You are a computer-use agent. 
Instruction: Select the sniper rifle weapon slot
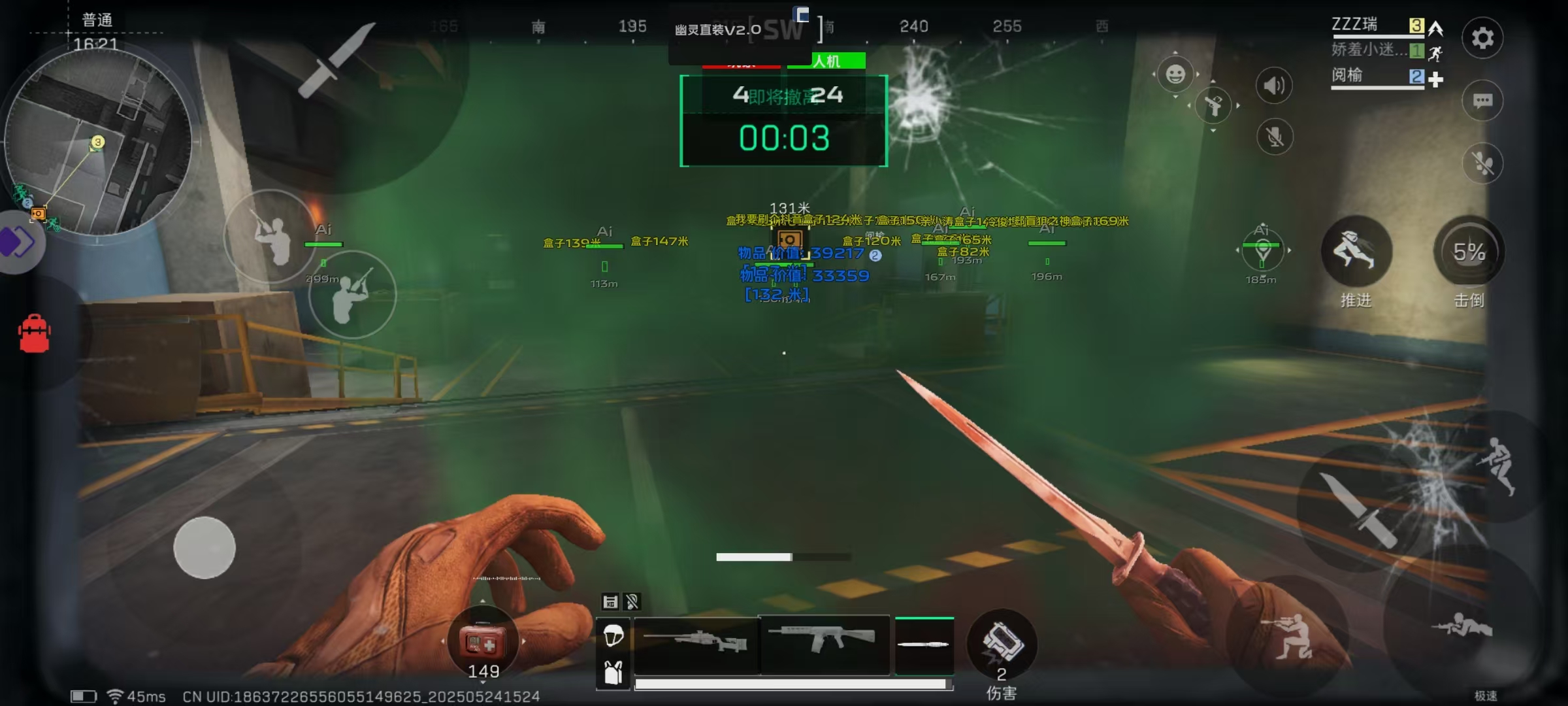(696, 645)
